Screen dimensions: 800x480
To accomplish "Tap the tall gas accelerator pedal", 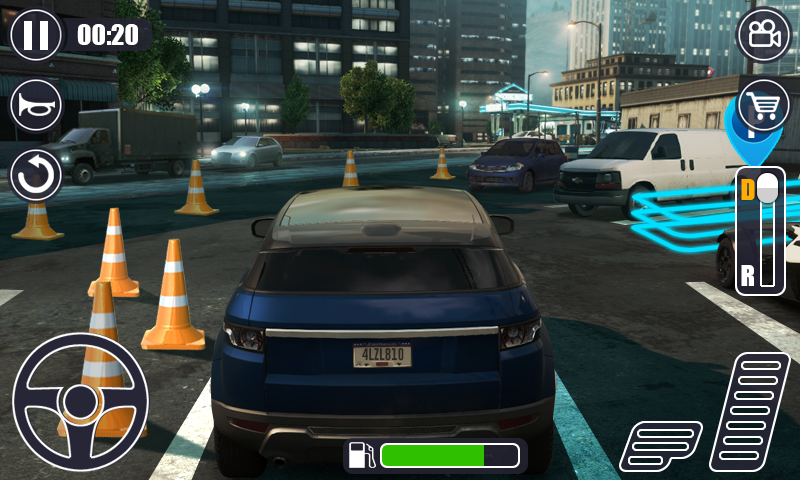I will point(750,412).
